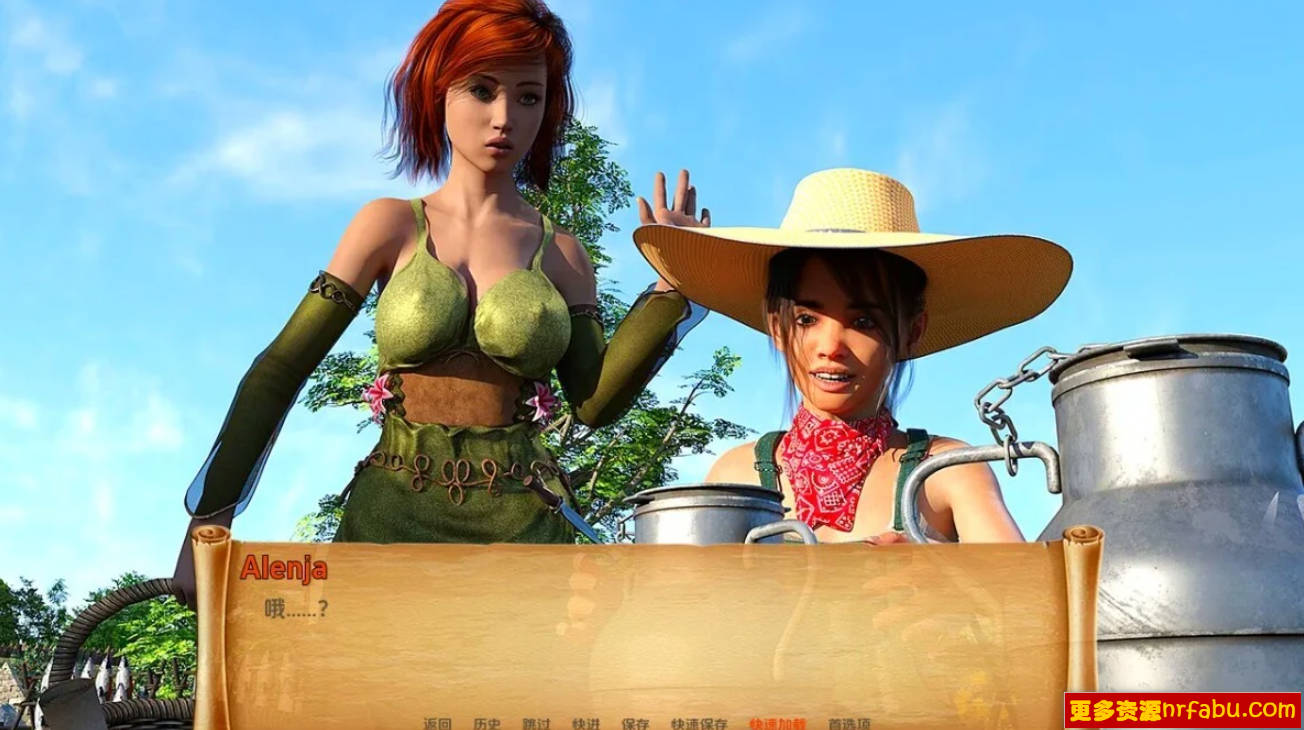Click the Alenja name label
Image resolution: width=1304 pixels, height=730 pixels.
(x=283, y=569)
